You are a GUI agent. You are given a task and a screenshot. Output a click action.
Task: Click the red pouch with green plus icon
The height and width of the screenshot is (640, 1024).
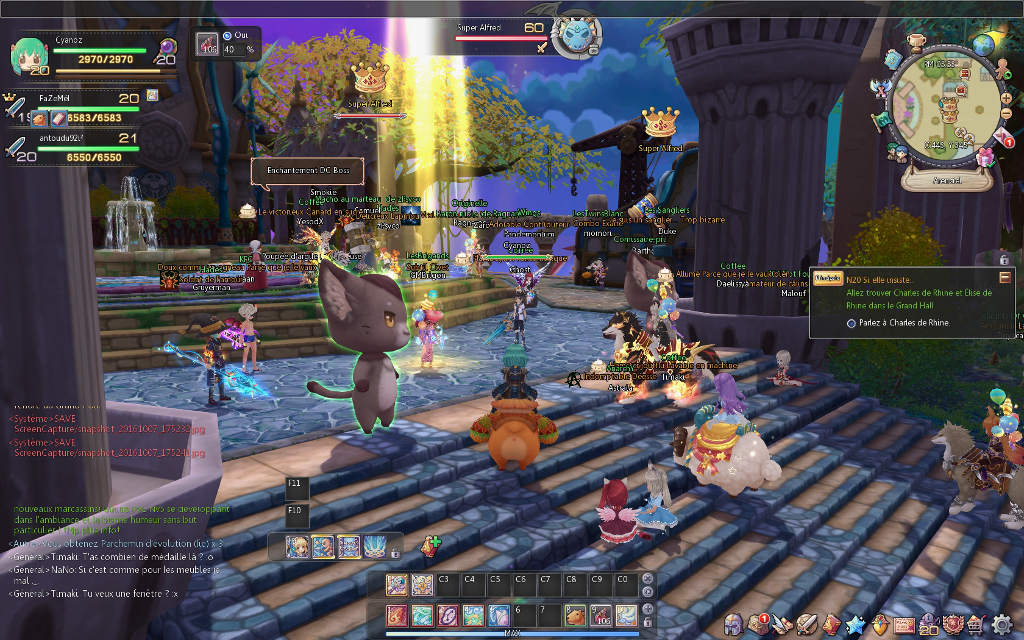point(431,547)
